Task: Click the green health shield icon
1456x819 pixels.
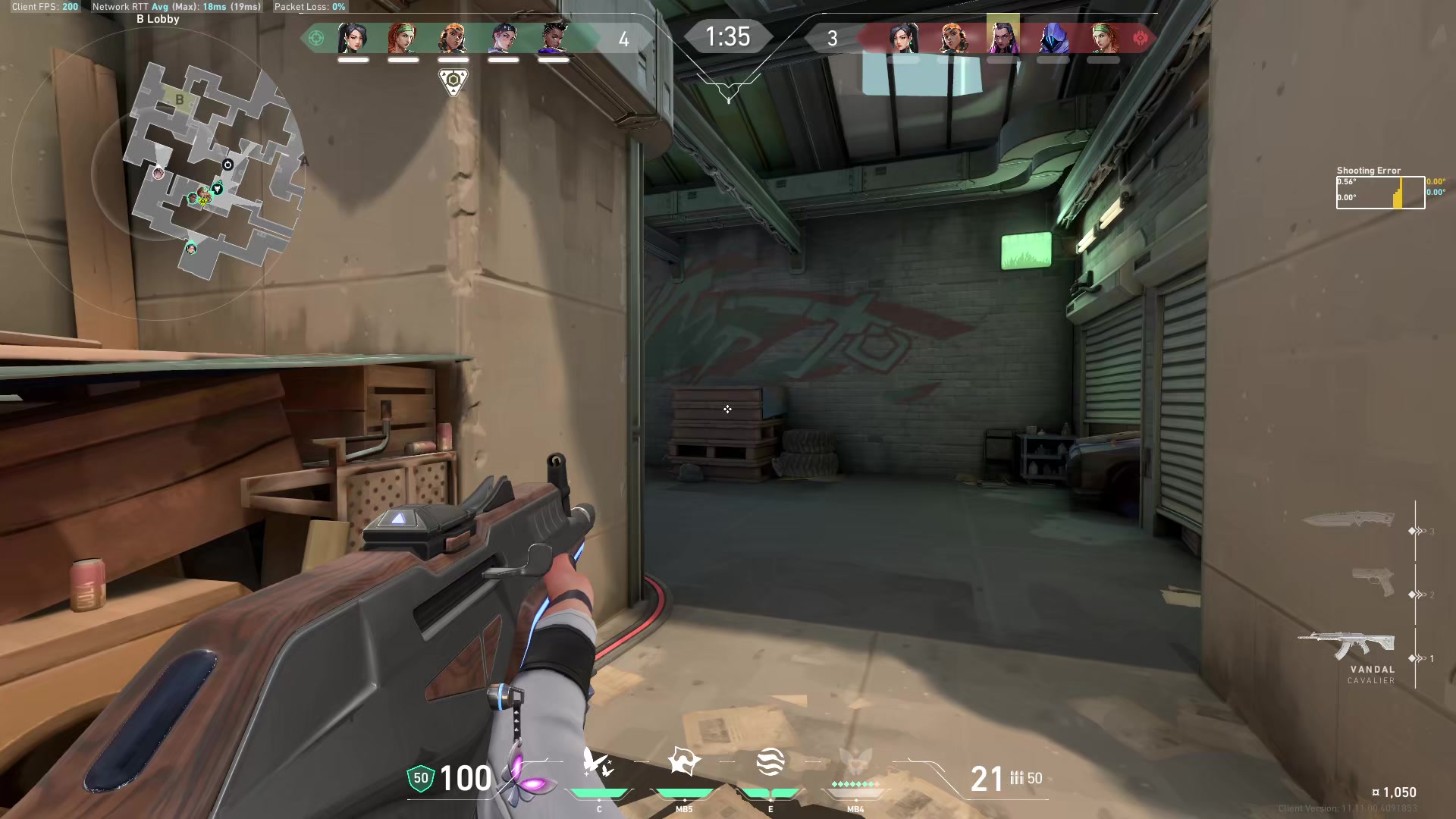Action: (419, 777)
